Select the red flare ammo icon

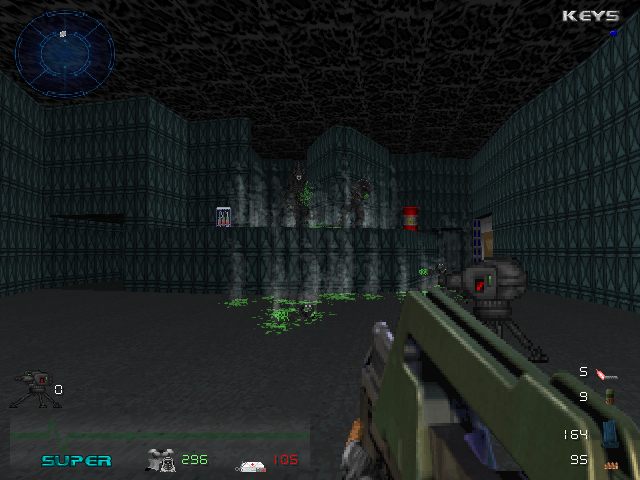[x=606, y=374]
